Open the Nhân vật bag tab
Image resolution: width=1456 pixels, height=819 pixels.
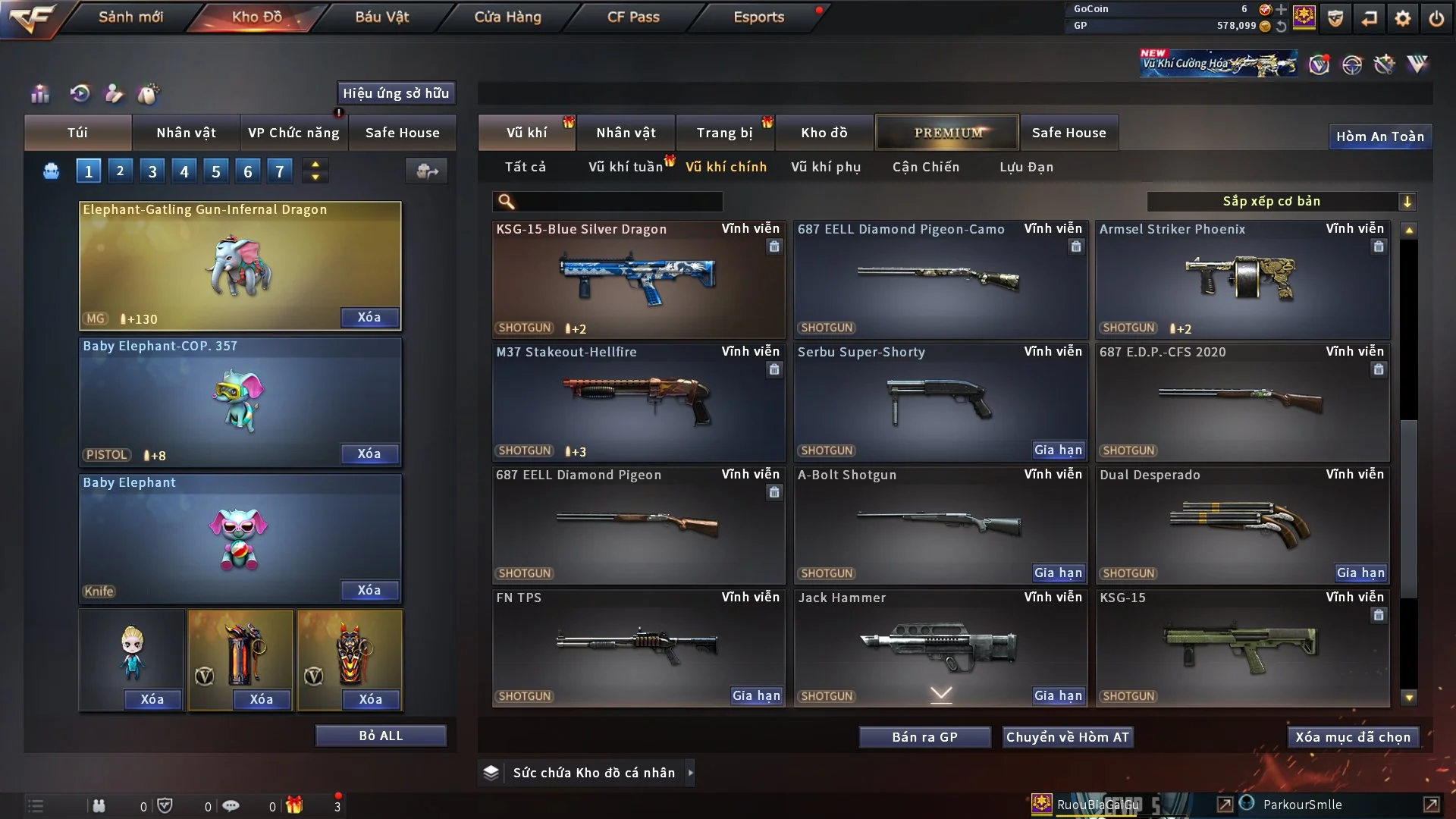click(186, 133)
